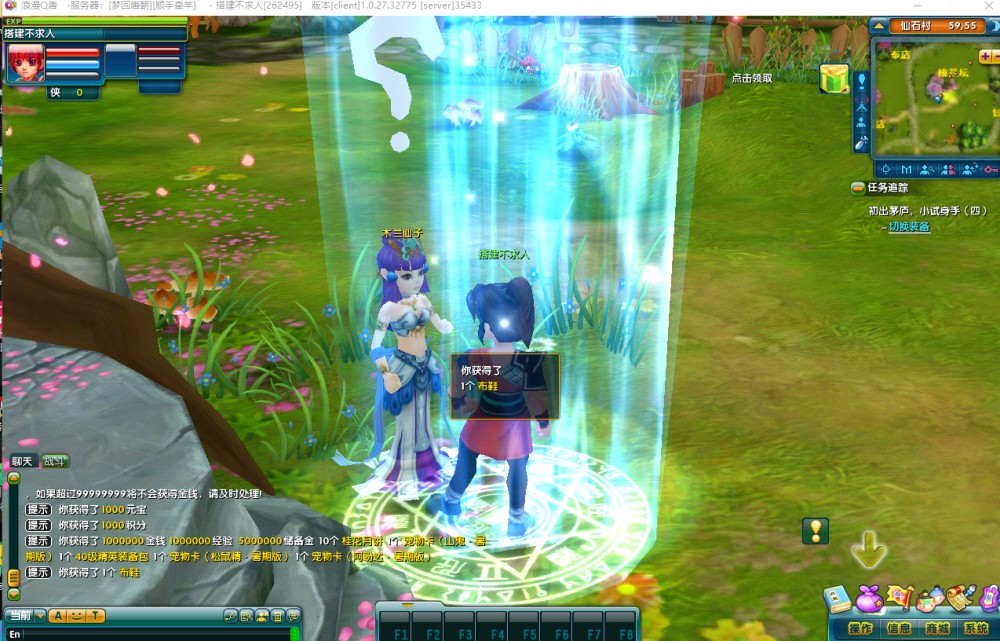The height and width of the screenshot is (641, 1000).
Task: Click the 切换装备 quest link
Action: 909,227
